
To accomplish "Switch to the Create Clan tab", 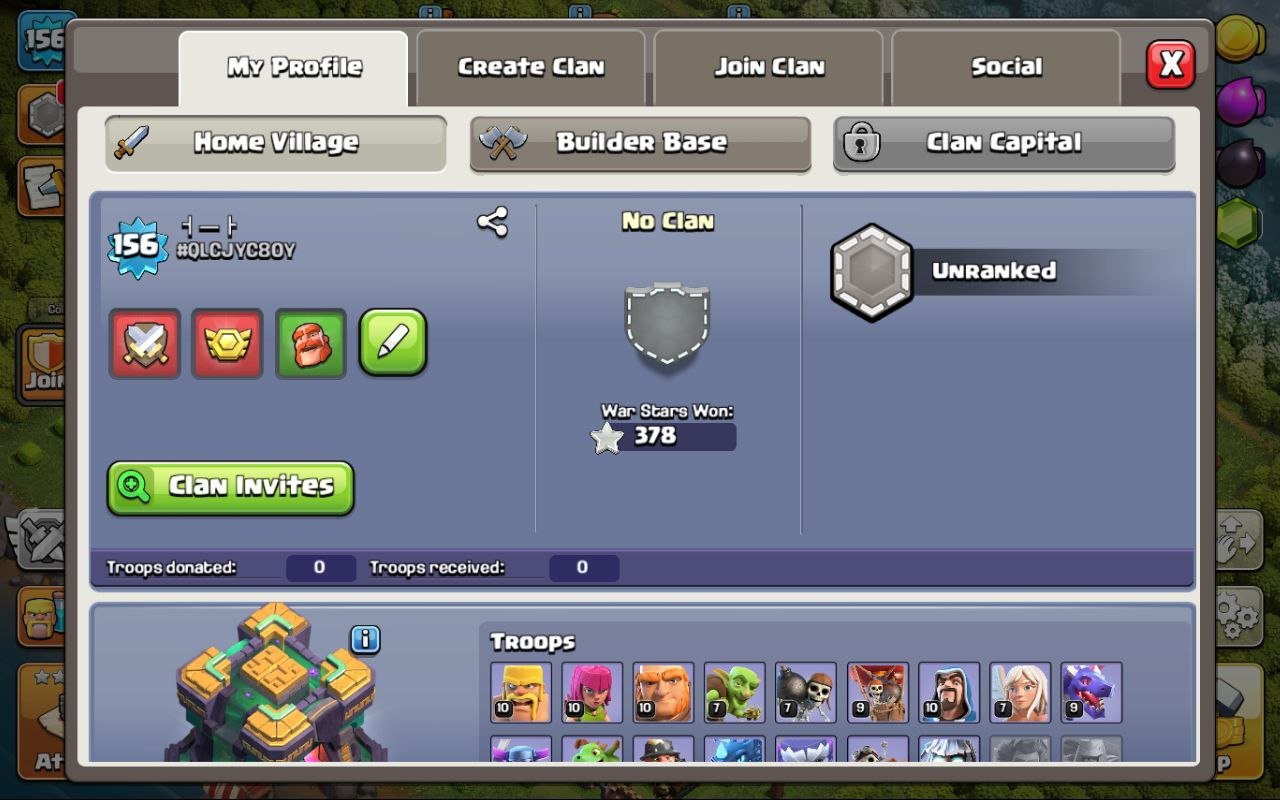I will 530,66.
